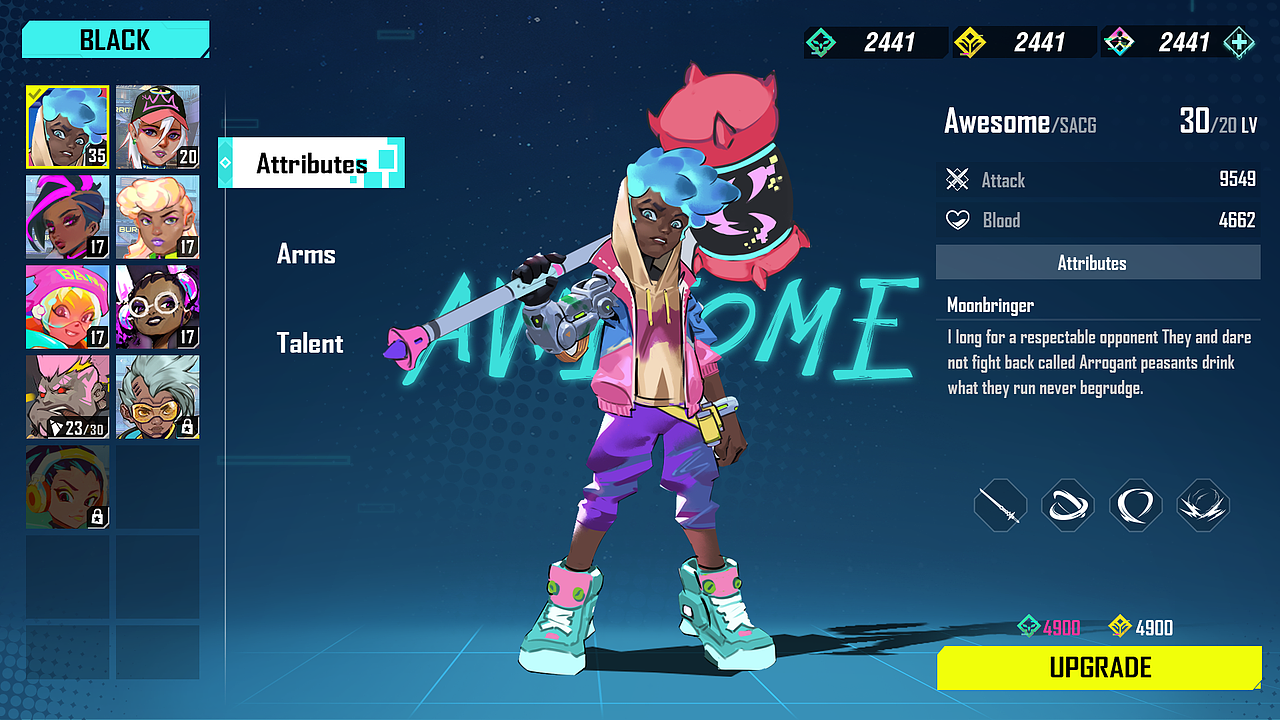This screenshot has height=720, width=1280.
Task: Pick the locked character wearing headphones
Action: (68, 487)
